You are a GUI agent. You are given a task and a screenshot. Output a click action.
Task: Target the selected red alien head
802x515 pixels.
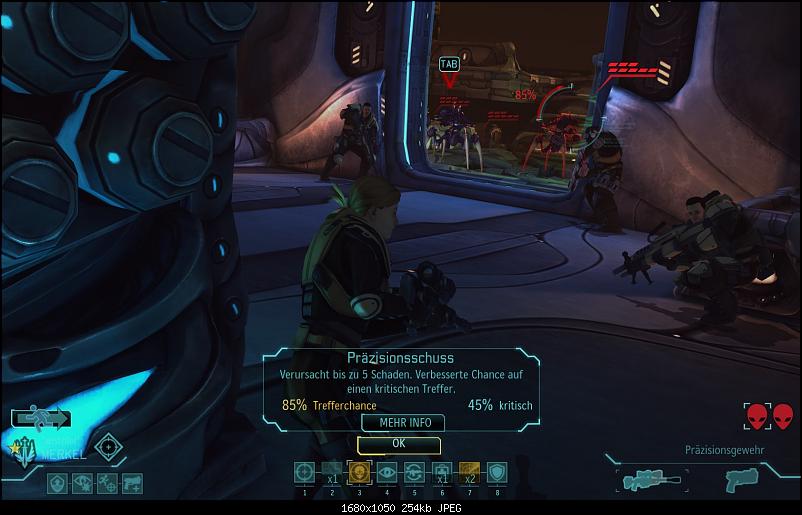pyautogui.click(x=757, y=415)
